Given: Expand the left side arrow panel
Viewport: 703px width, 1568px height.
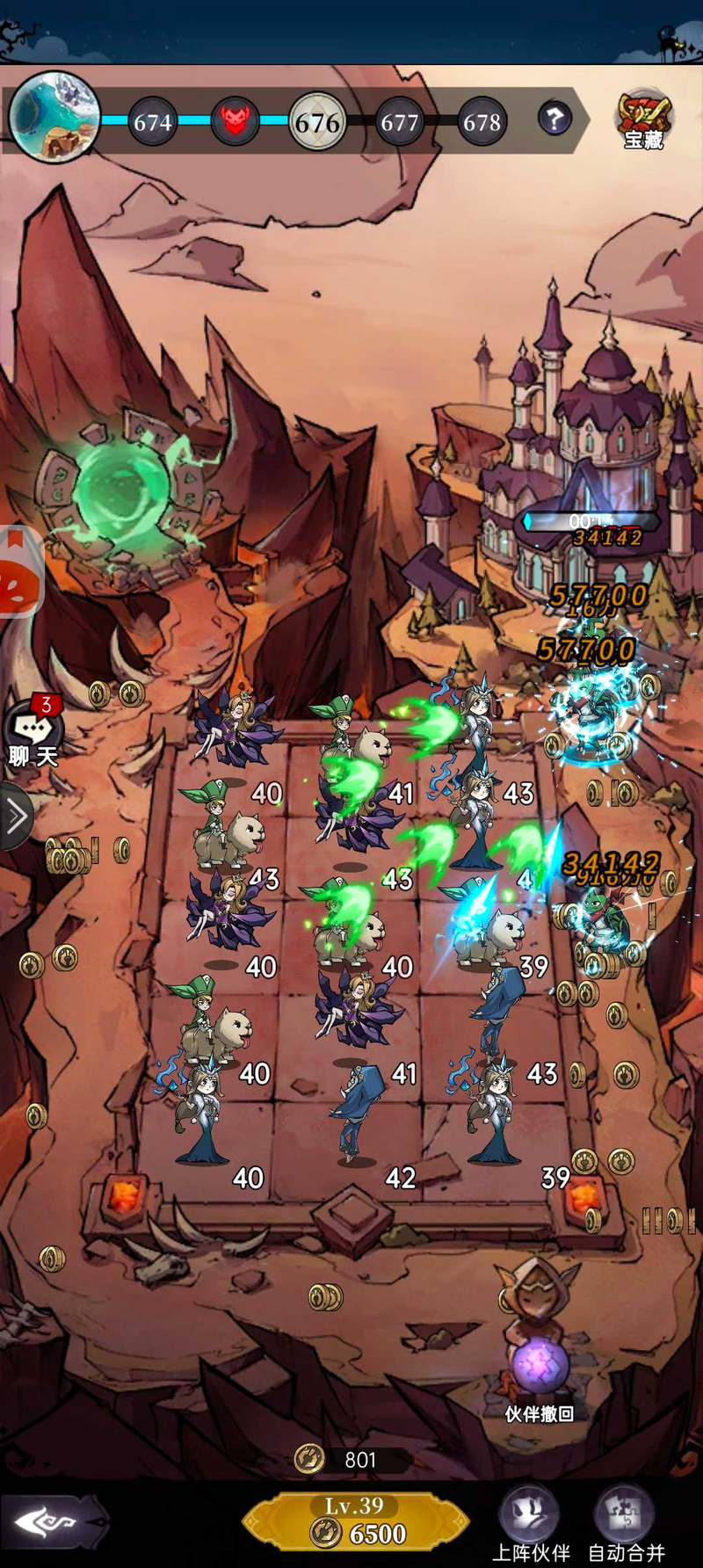Looking at the screenshot, I should 15,817.
